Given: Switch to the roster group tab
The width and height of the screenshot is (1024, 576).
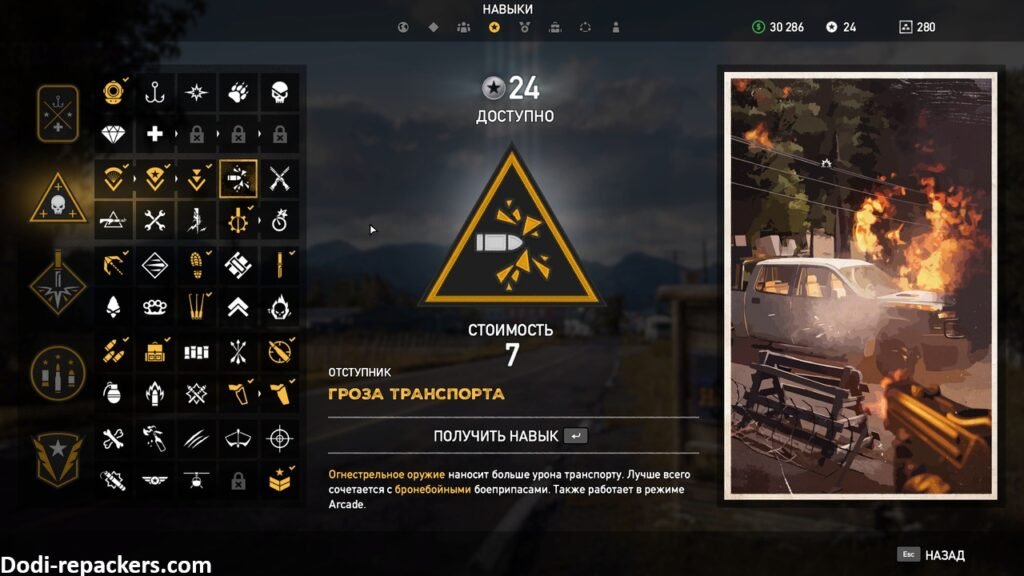Looking at the screenshot, I should point(464,27).
